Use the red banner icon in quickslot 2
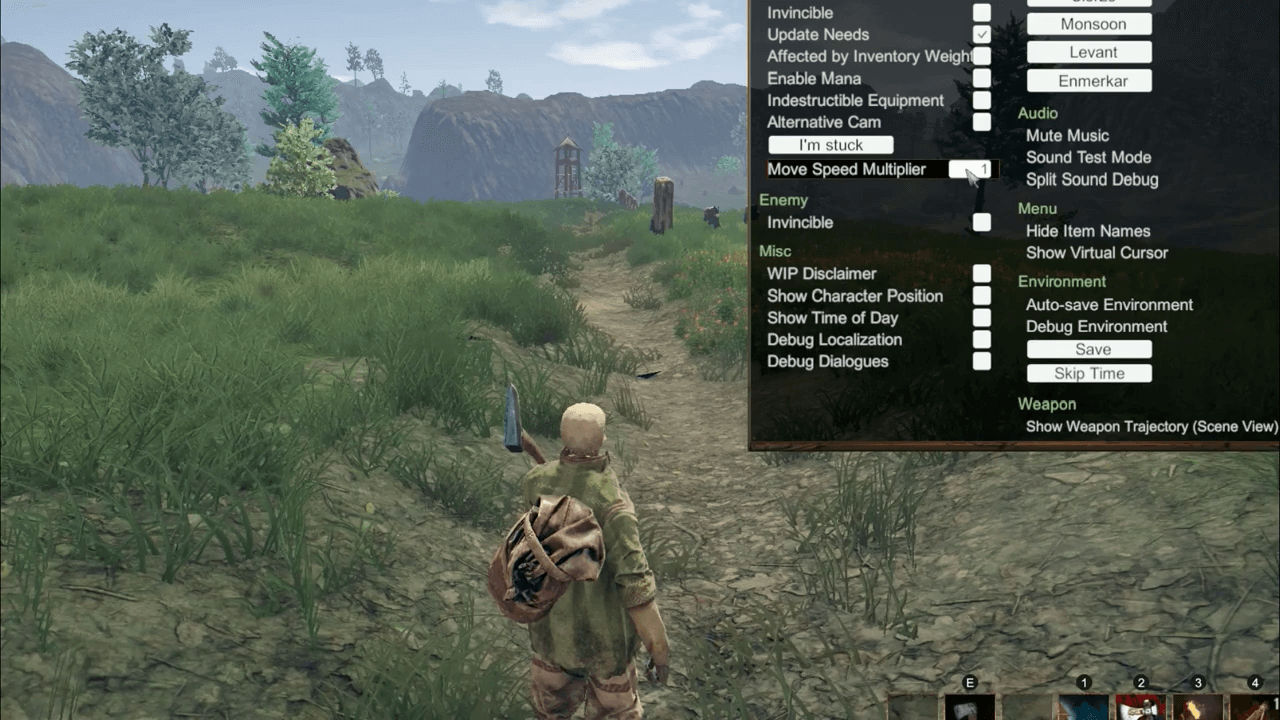The width and height of the screenshot is (1280, 720). (1141, 708)
